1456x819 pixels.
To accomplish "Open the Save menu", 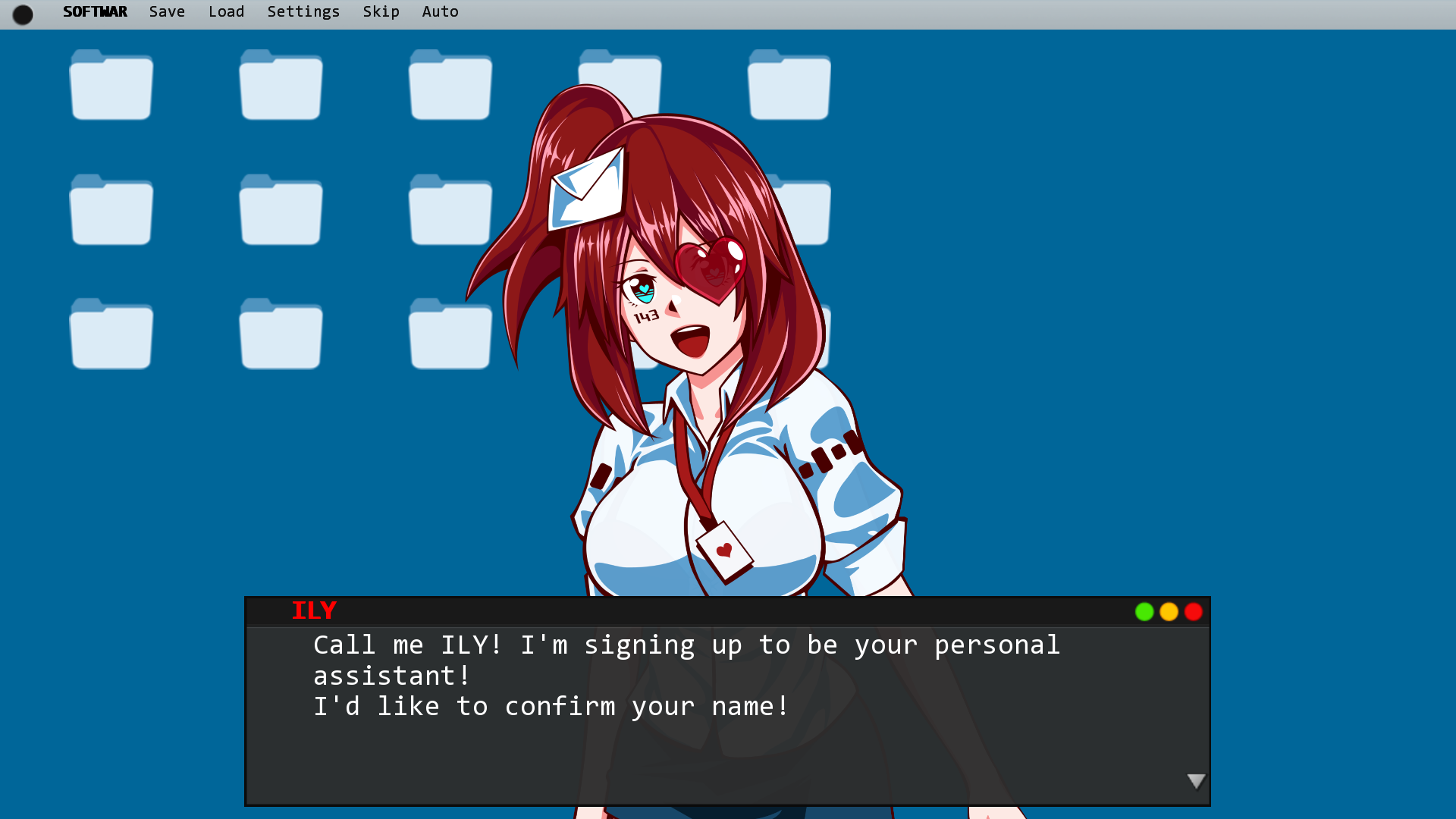I will 167,11.
